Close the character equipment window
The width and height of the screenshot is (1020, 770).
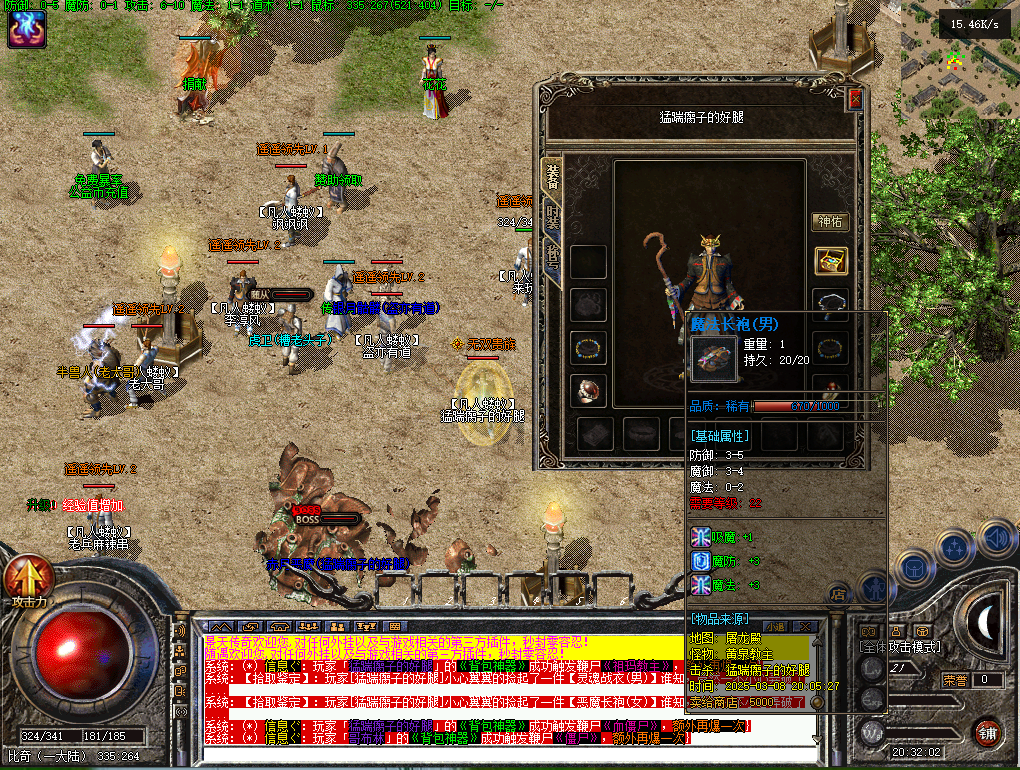pyautogui.click(x=854, y=99)
